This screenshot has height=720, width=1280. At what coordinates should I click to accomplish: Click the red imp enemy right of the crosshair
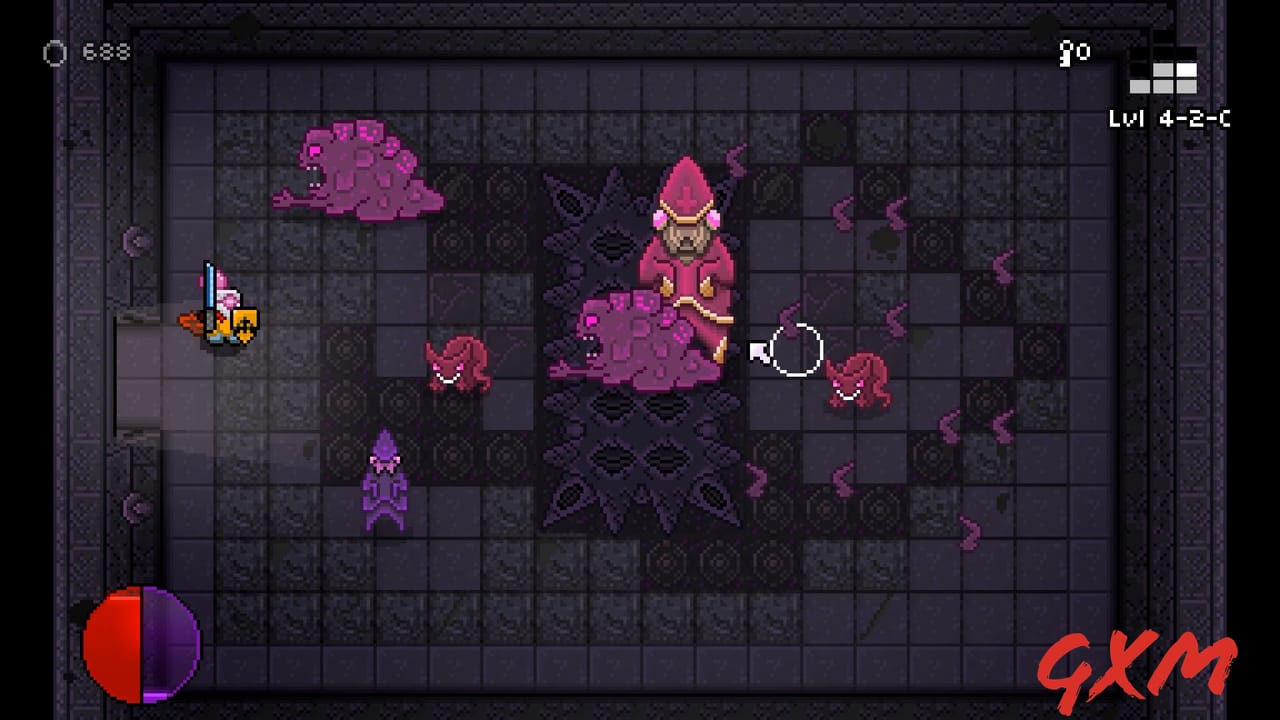point(860,380)
